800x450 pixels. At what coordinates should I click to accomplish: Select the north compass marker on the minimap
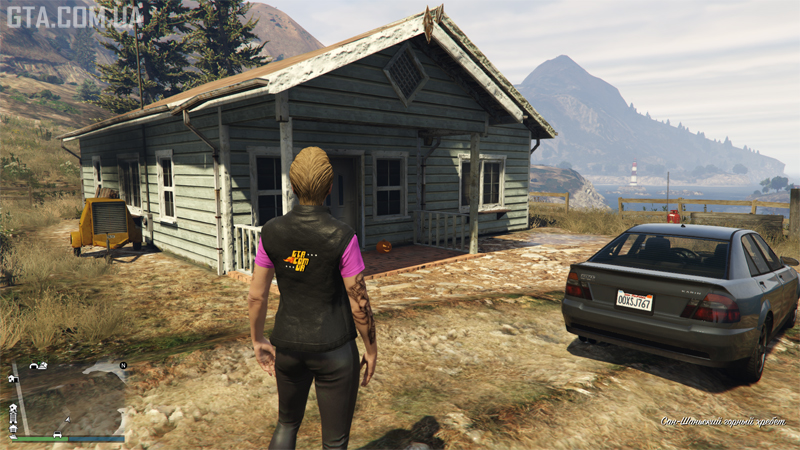[x=123, y=366]
